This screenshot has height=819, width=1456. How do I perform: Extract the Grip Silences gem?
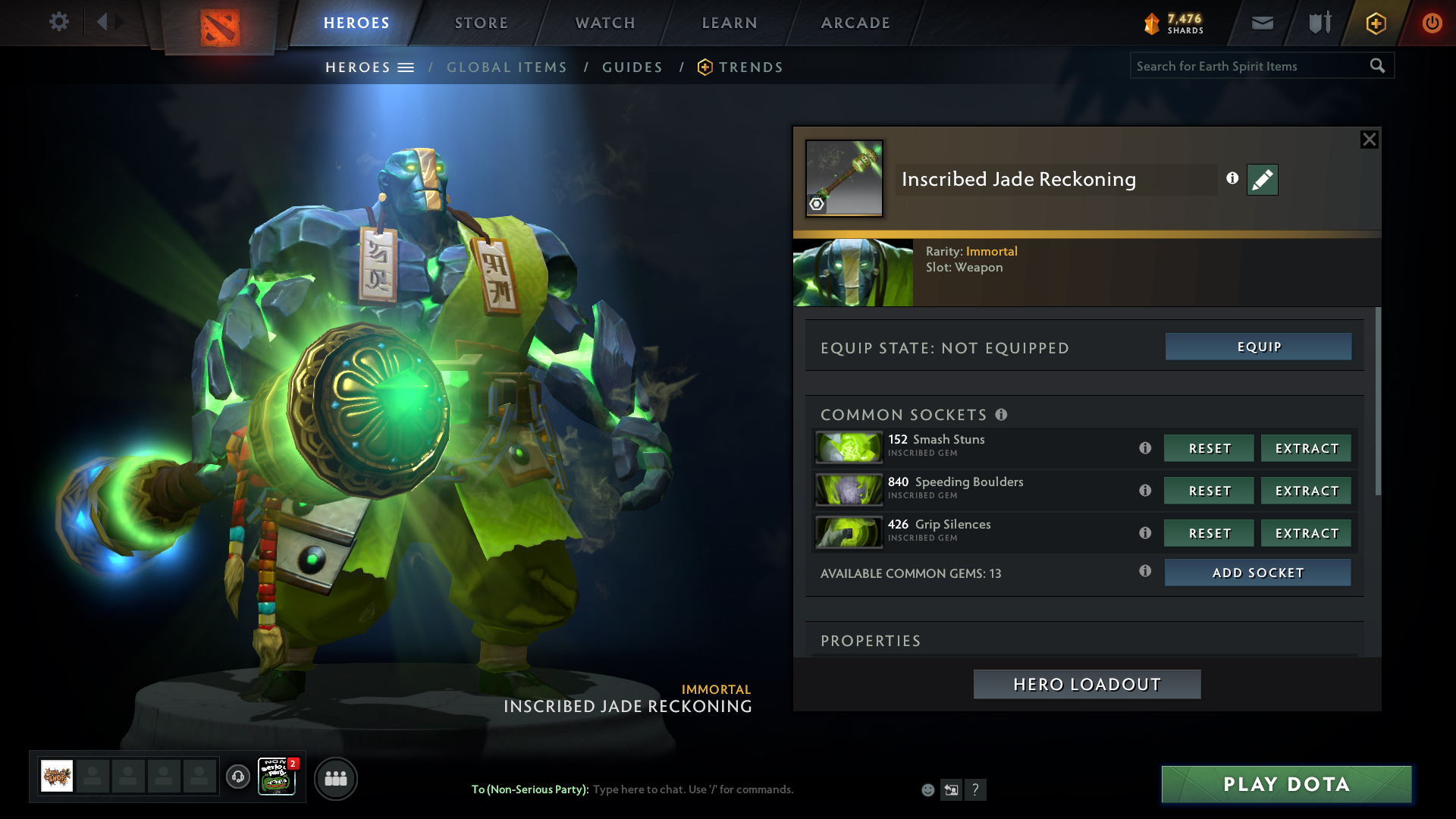[x=1306, y=533]
